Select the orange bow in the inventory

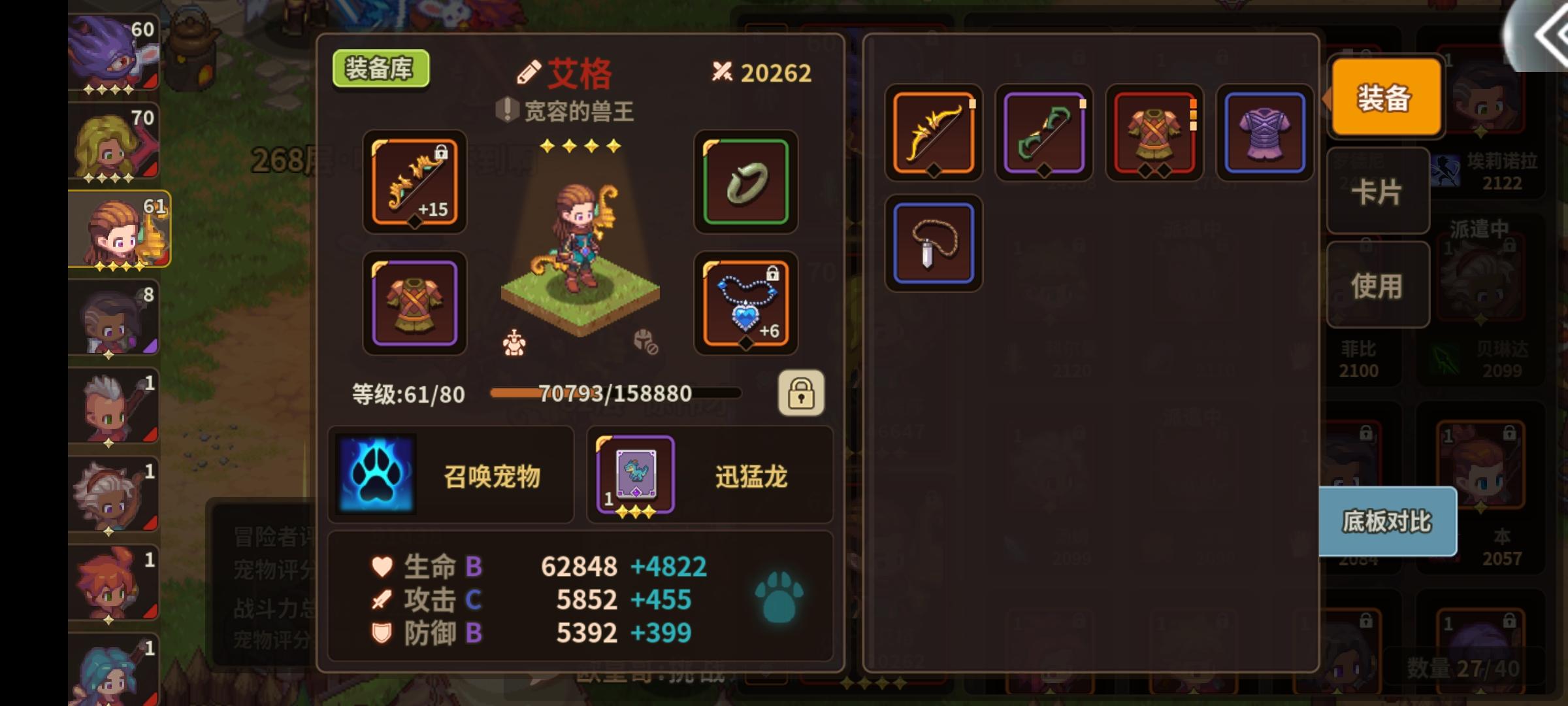(x=933, y=133)
